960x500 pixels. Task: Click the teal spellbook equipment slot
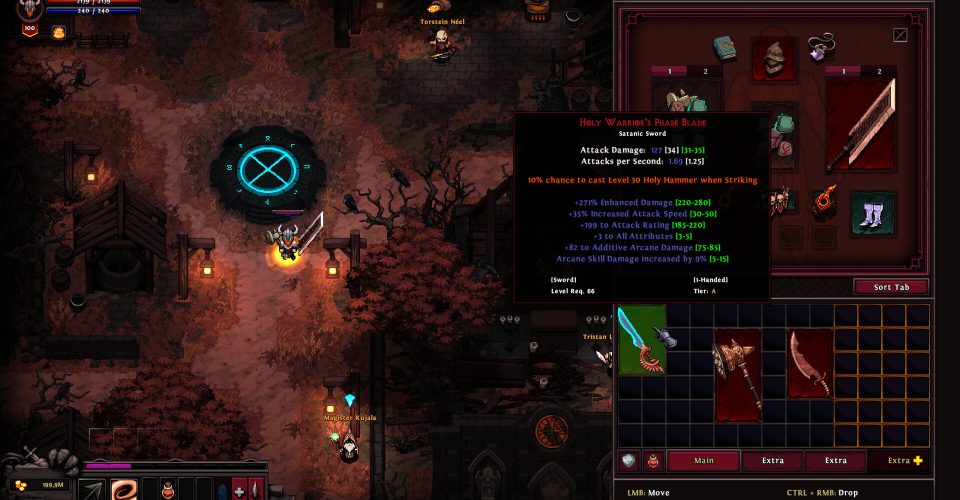(726, 48)
